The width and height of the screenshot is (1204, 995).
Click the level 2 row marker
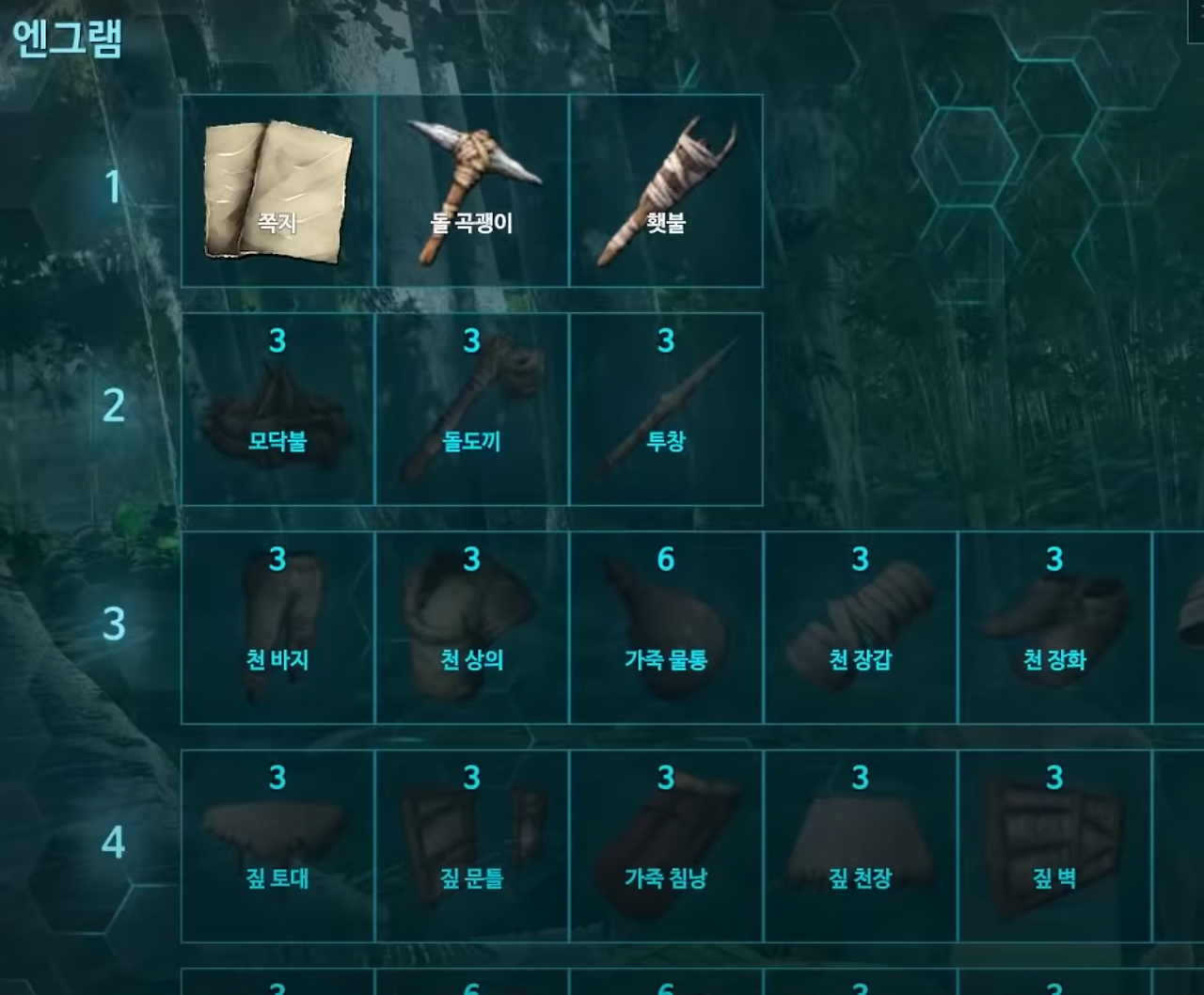(x=113, y=404)
